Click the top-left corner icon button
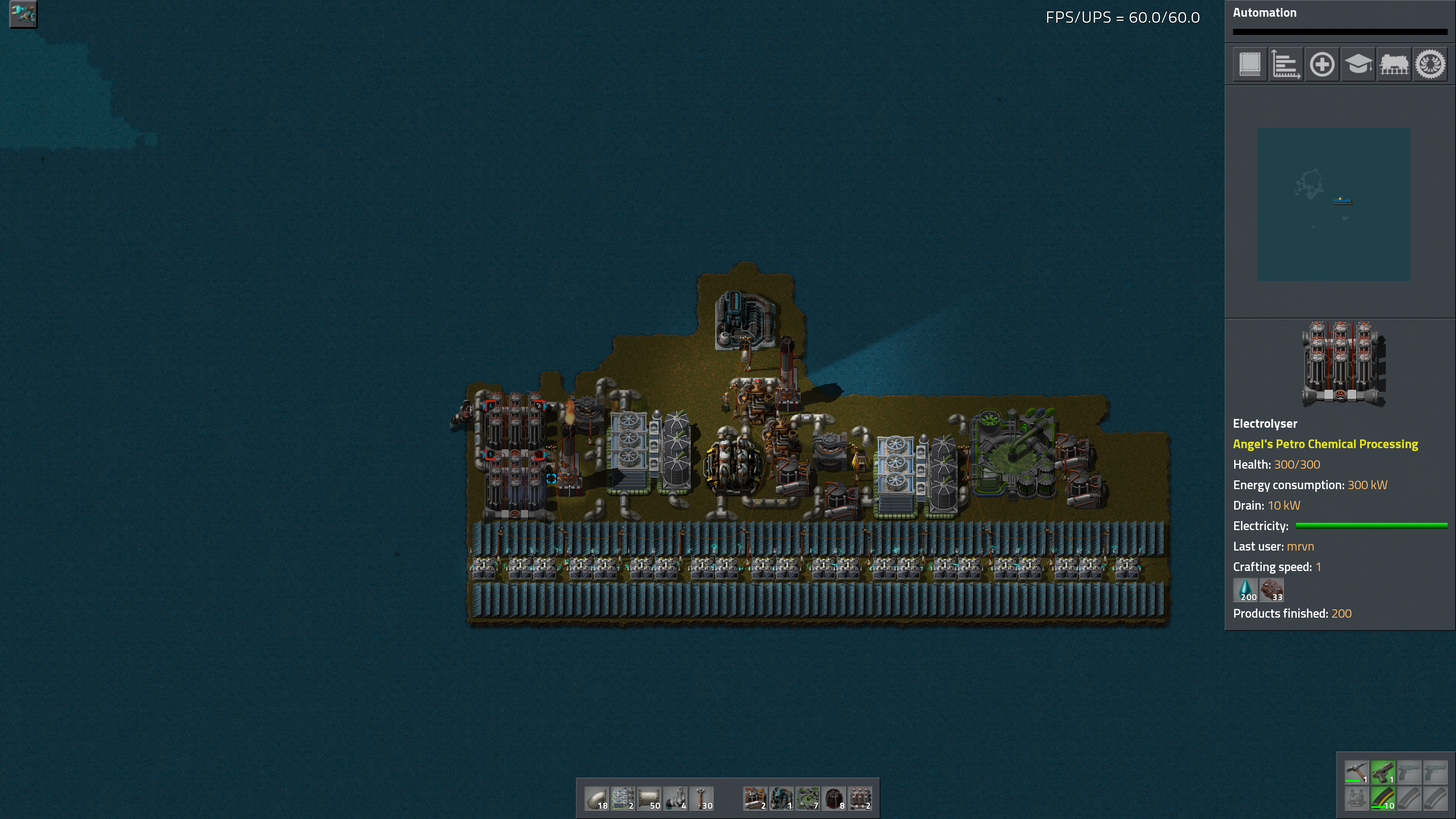 (x=23, y=14)
